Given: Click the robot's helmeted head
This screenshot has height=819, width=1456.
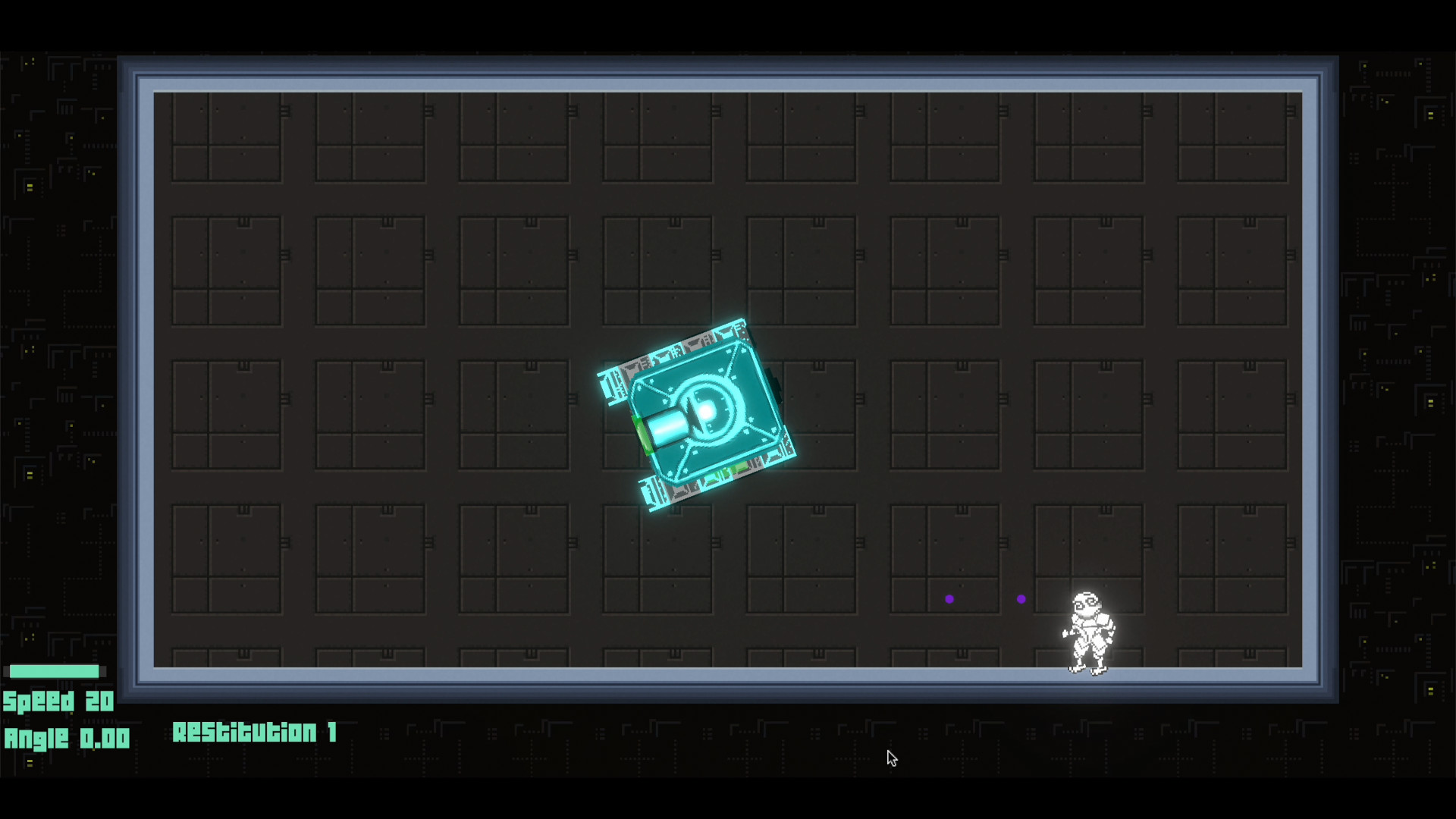Looking at the screenshot, I should tap(1086, 603).
